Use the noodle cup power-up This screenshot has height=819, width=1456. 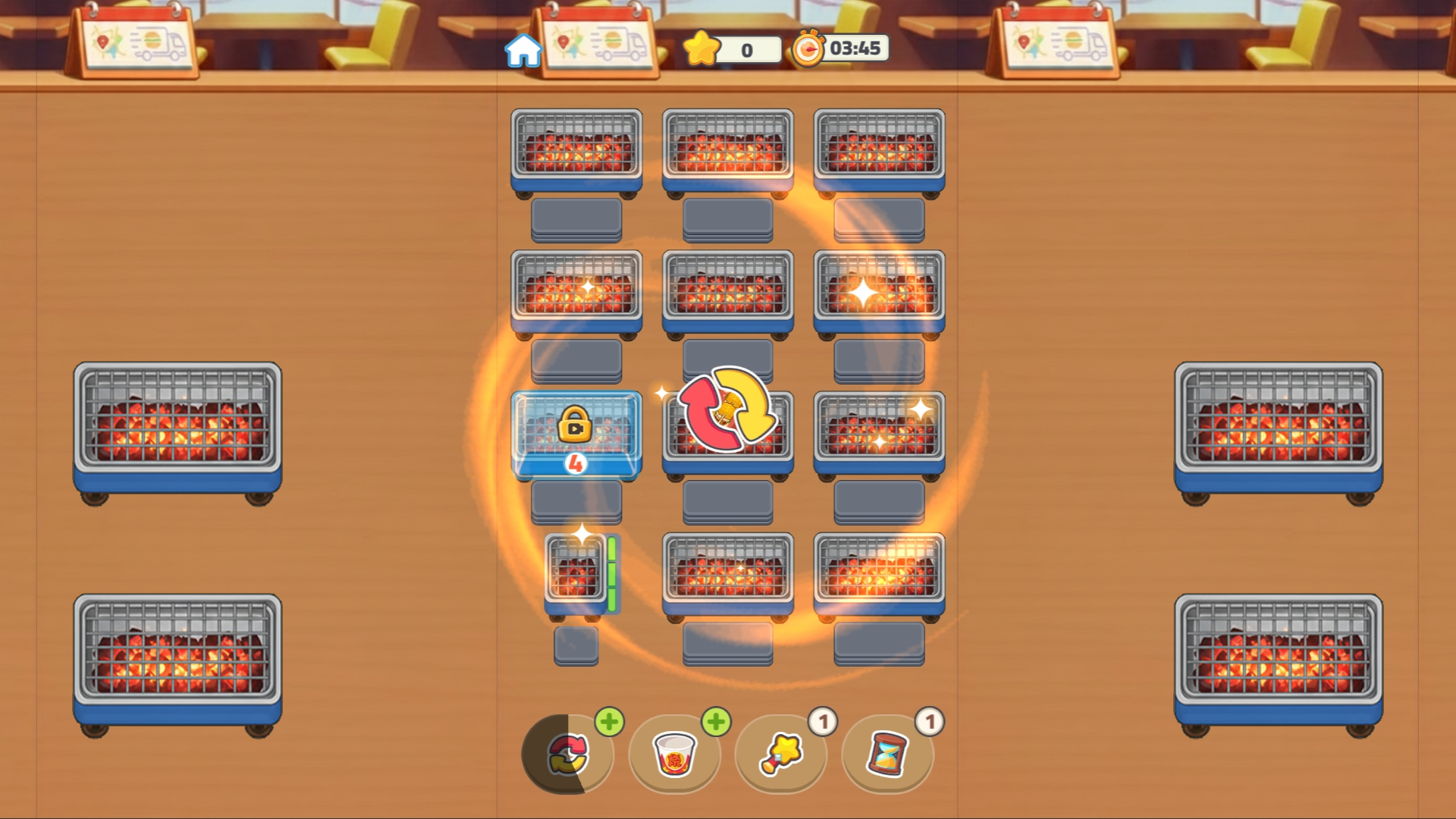click(x=674, y=756)
